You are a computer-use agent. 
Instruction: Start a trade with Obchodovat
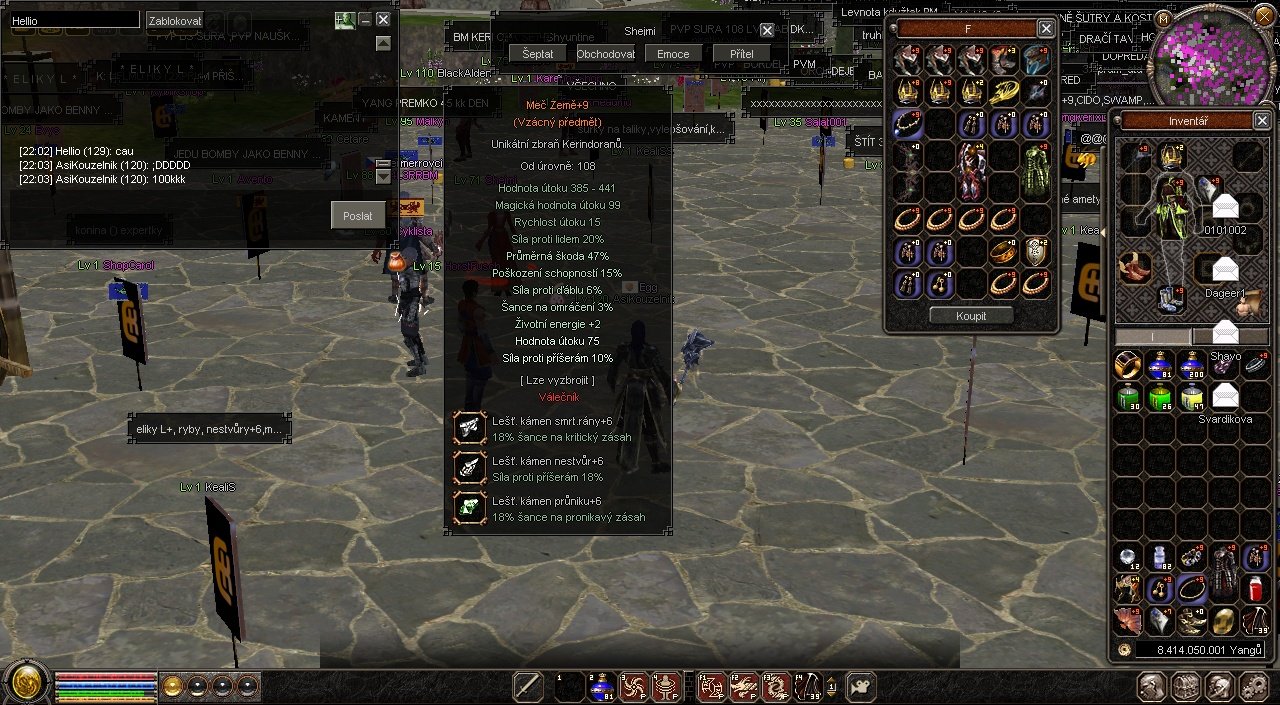pos(605,54)
